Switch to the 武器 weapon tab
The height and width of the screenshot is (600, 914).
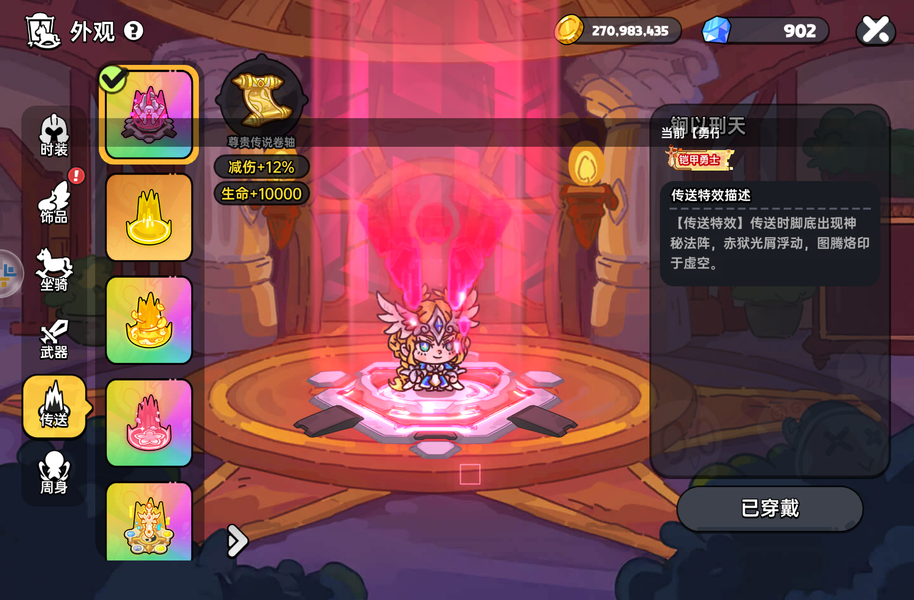pos(54,339)
